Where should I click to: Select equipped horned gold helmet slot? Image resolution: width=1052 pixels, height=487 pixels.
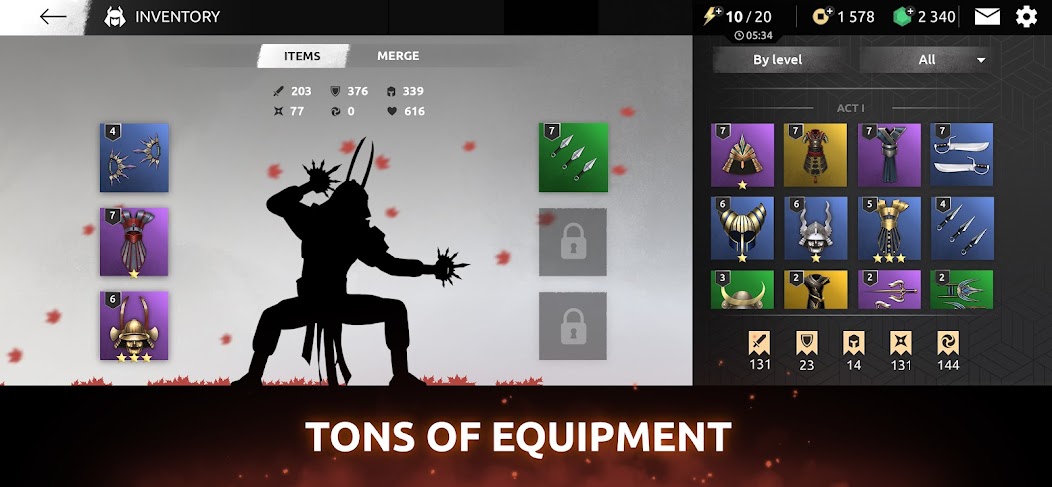click(x=134, y=326)
